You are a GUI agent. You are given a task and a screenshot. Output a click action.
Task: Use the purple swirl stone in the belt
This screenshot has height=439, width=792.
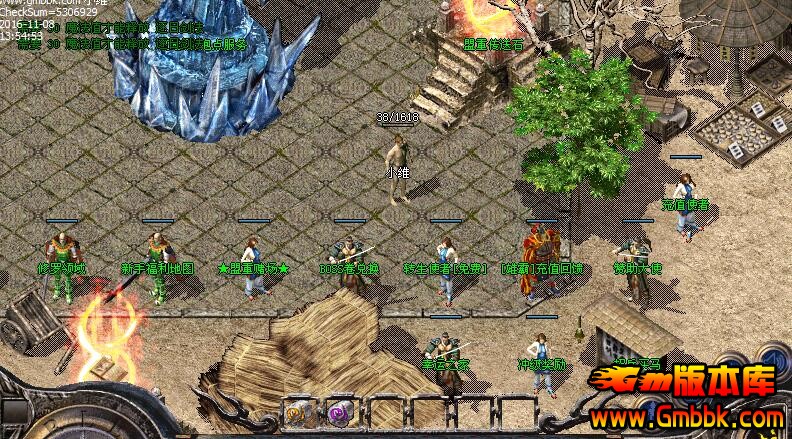(340, 411)
